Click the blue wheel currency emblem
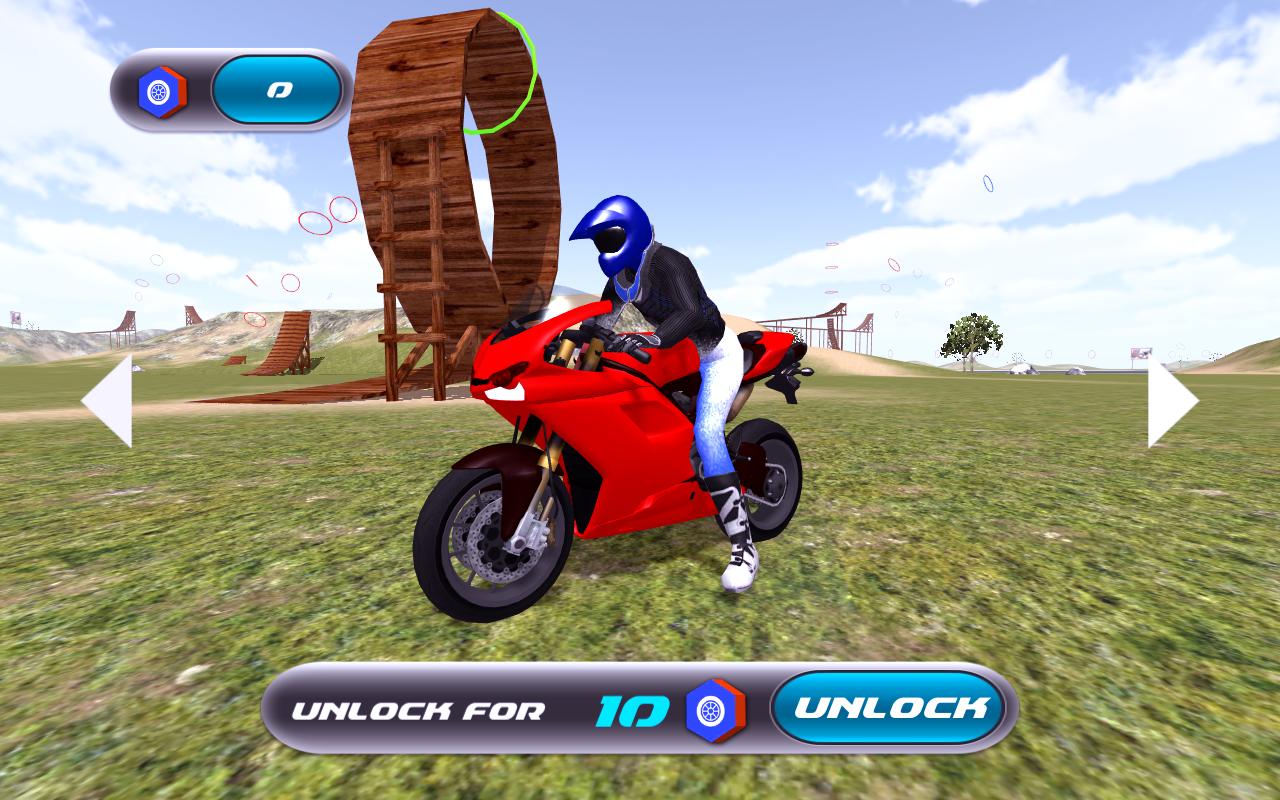1280x800 pixels. point(160,89)
